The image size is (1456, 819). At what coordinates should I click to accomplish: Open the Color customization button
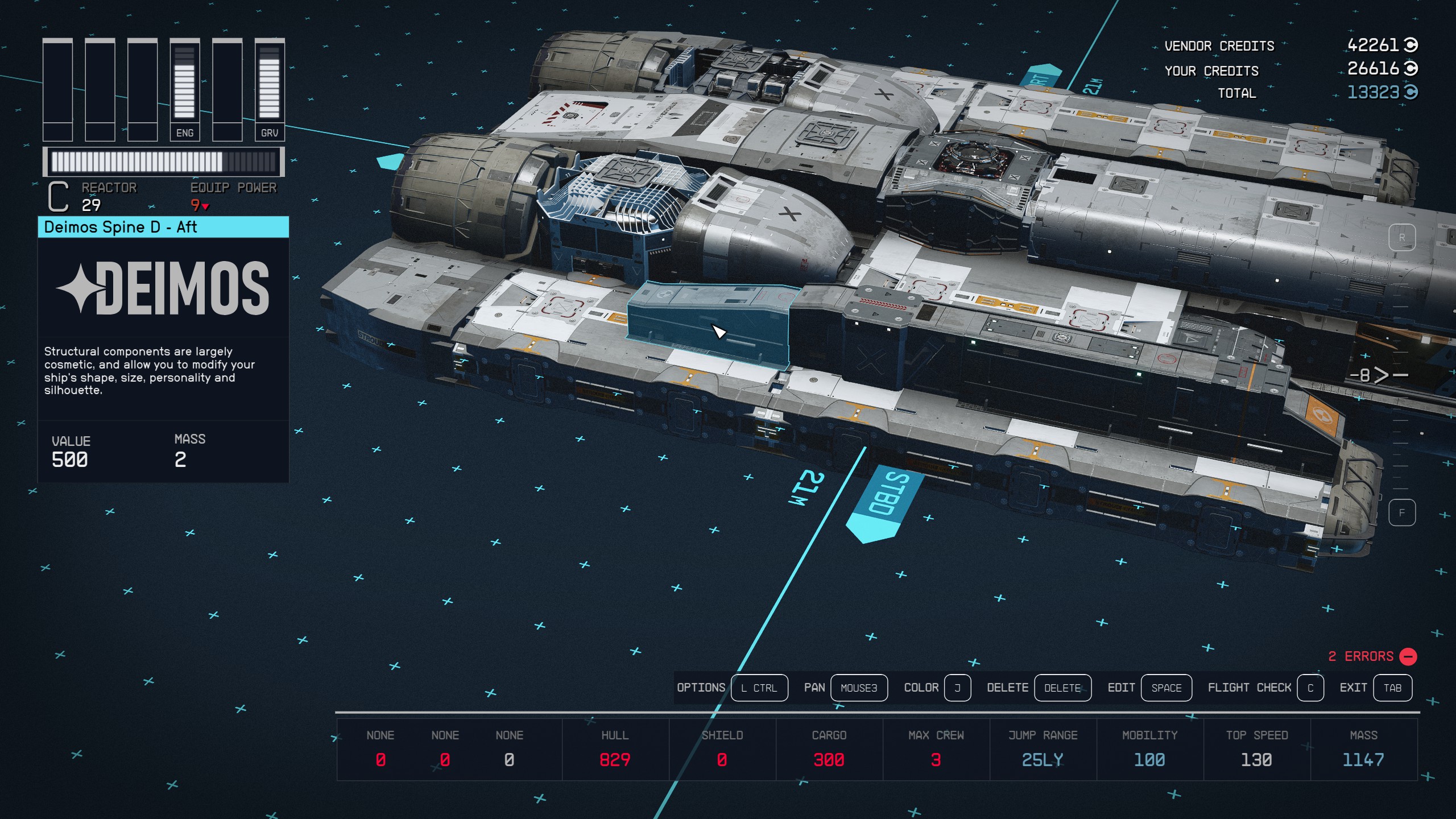click(x=957, y=688)
